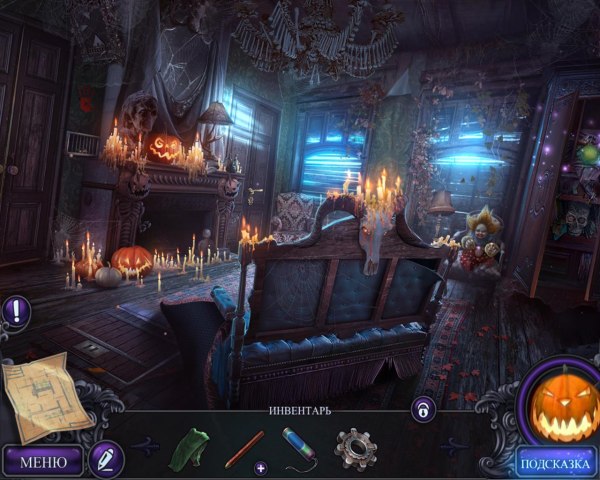Select the metal gear inventory item
Screen dimensions: 600x480
pos(354,447)
